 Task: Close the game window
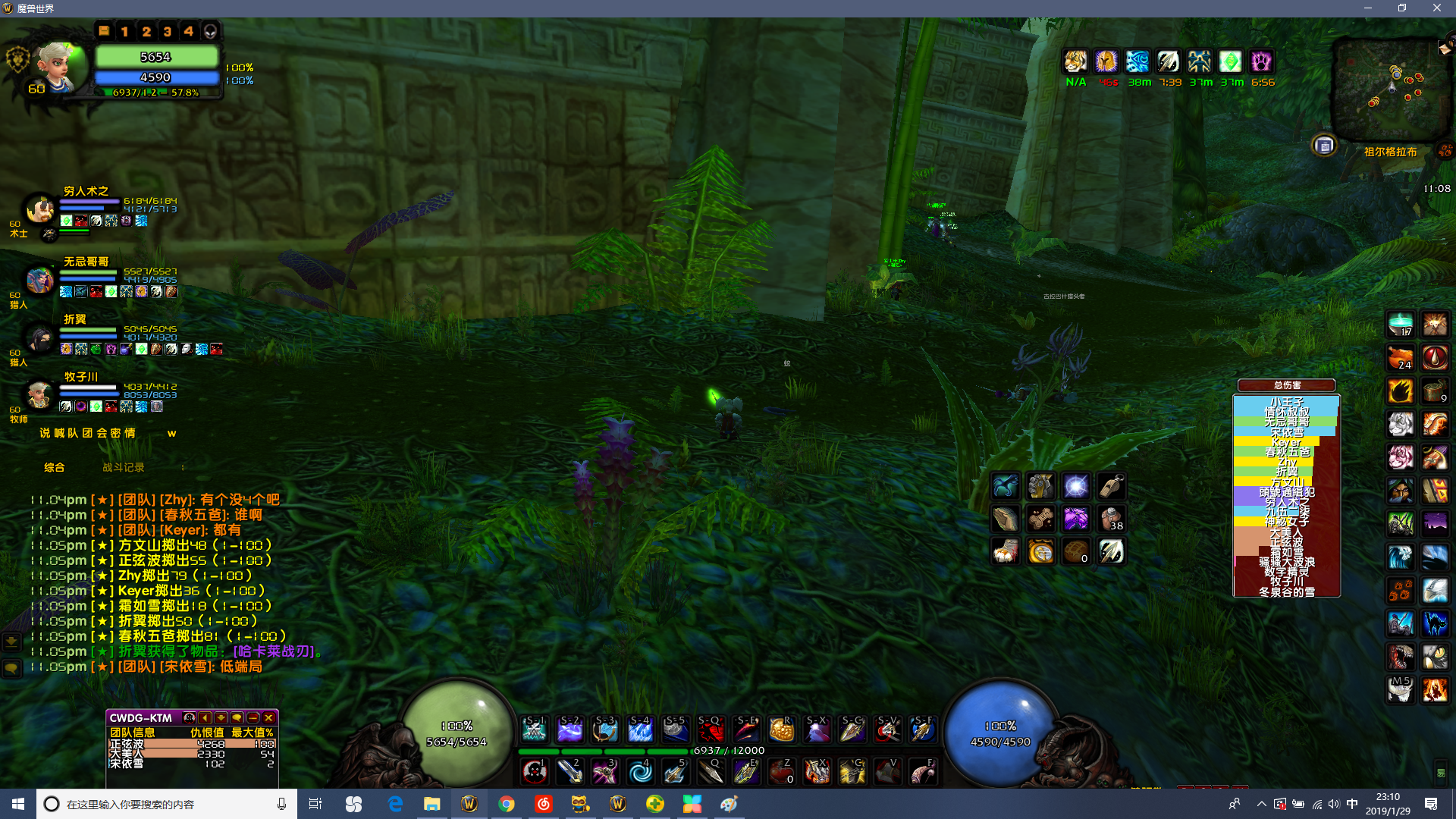[1436, 8]
